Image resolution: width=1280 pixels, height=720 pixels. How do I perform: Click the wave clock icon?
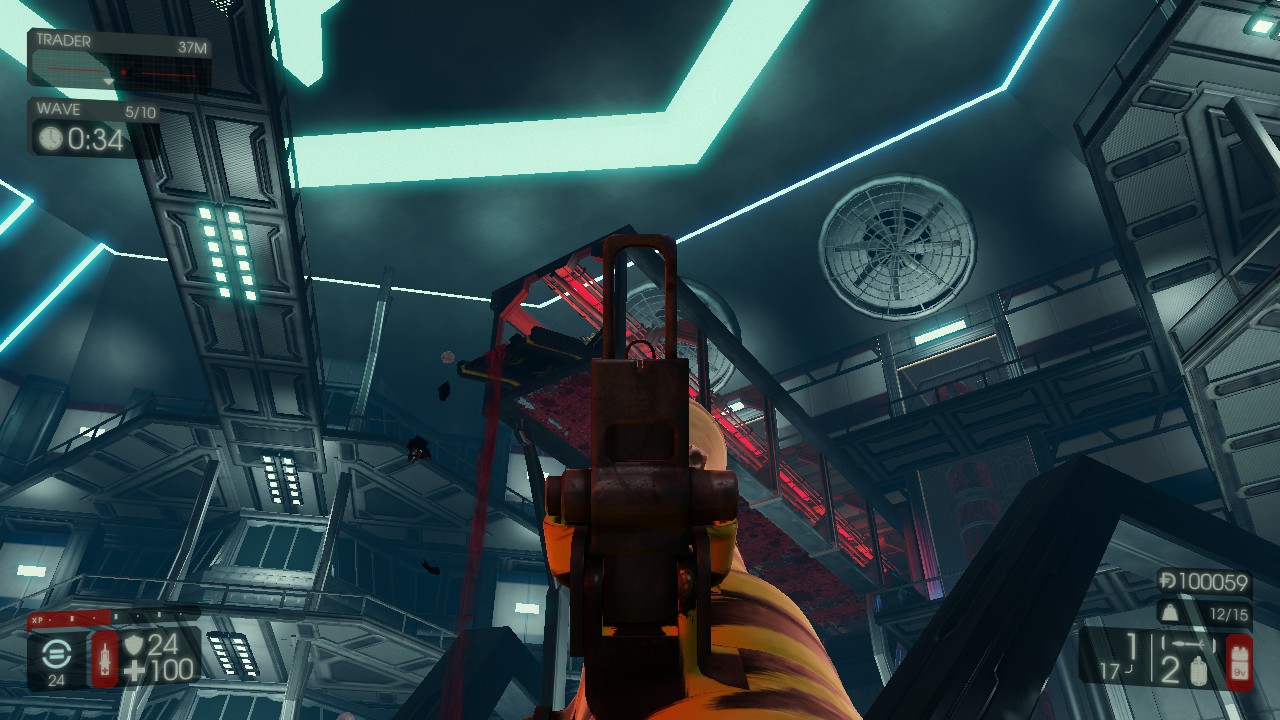click(x=51, y=139)
